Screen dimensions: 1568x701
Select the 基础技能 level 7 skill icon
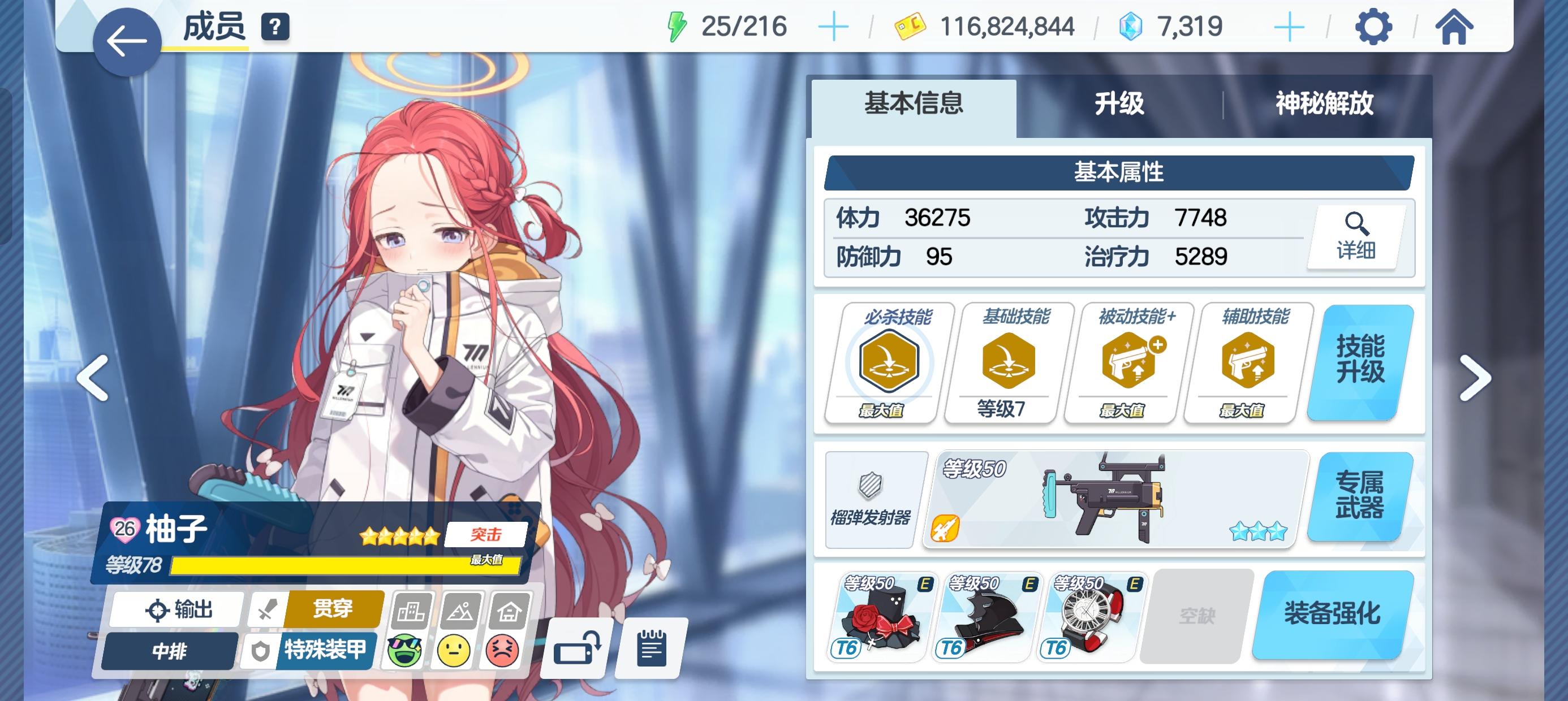coord(1001,365)
